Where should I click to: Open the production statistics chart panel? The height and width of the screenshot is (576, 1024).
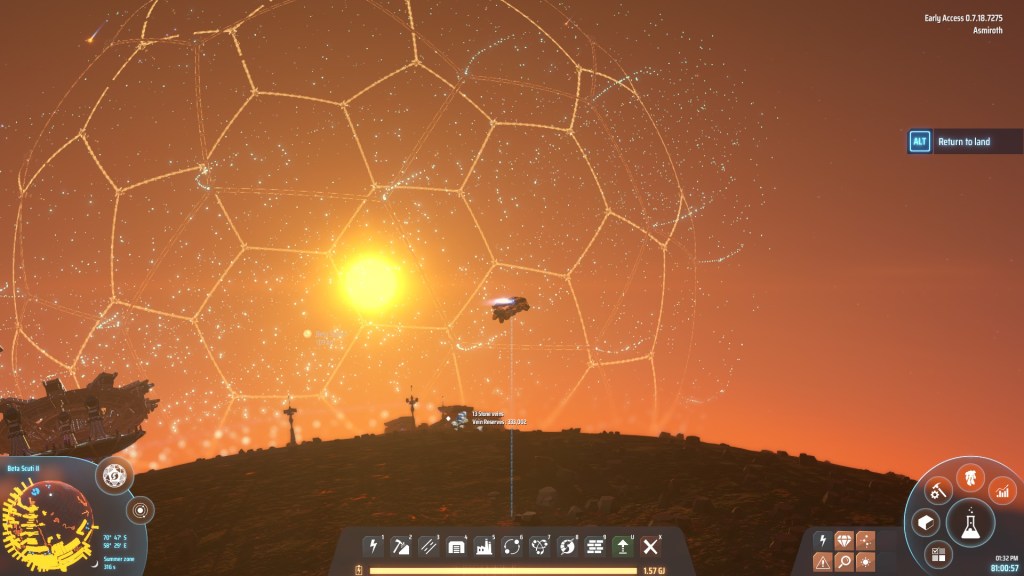coord(1002,490)
